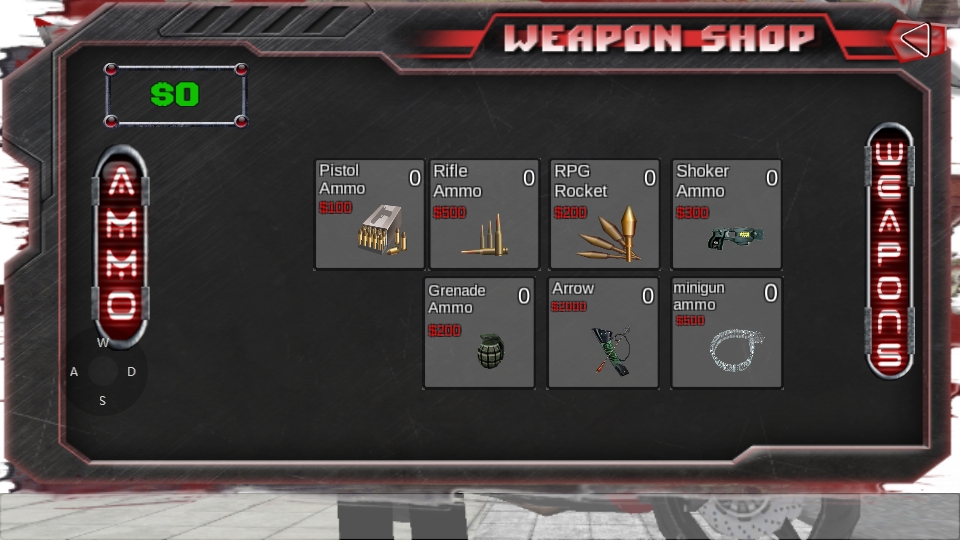Viewport: 960px width, 540px height.
Task: Tap the WASD virtual joystick
Action: pos(103,372)
